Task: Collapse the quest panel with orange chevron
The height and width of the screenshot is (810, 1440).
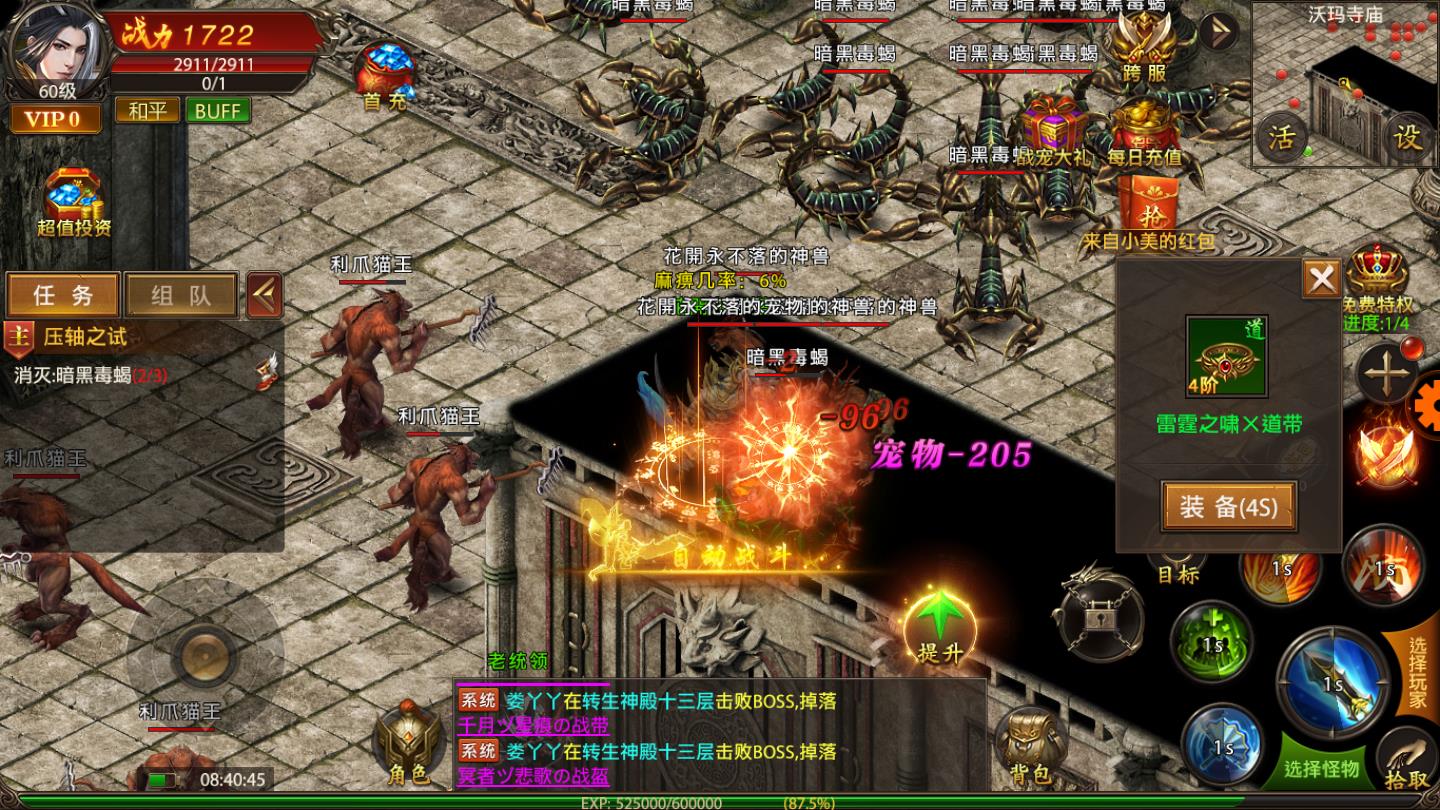Action: click(262, 293)
